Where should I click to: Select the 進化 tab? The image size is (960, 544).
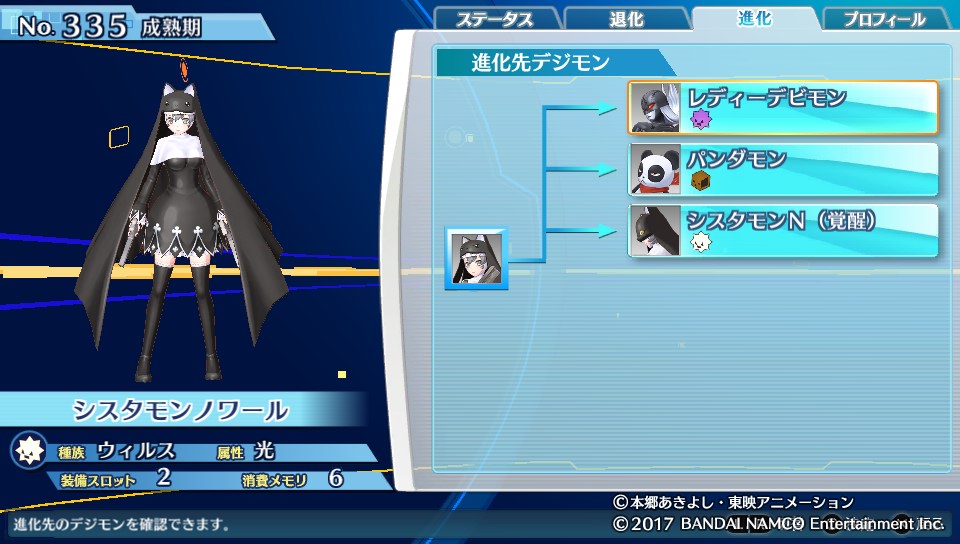pyautogui.click(x=753, y=18)
